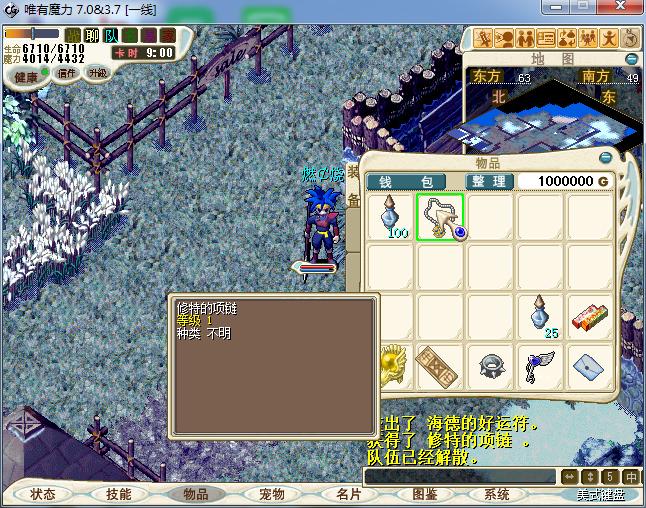Open the 系统 system menu

point(497,494)
